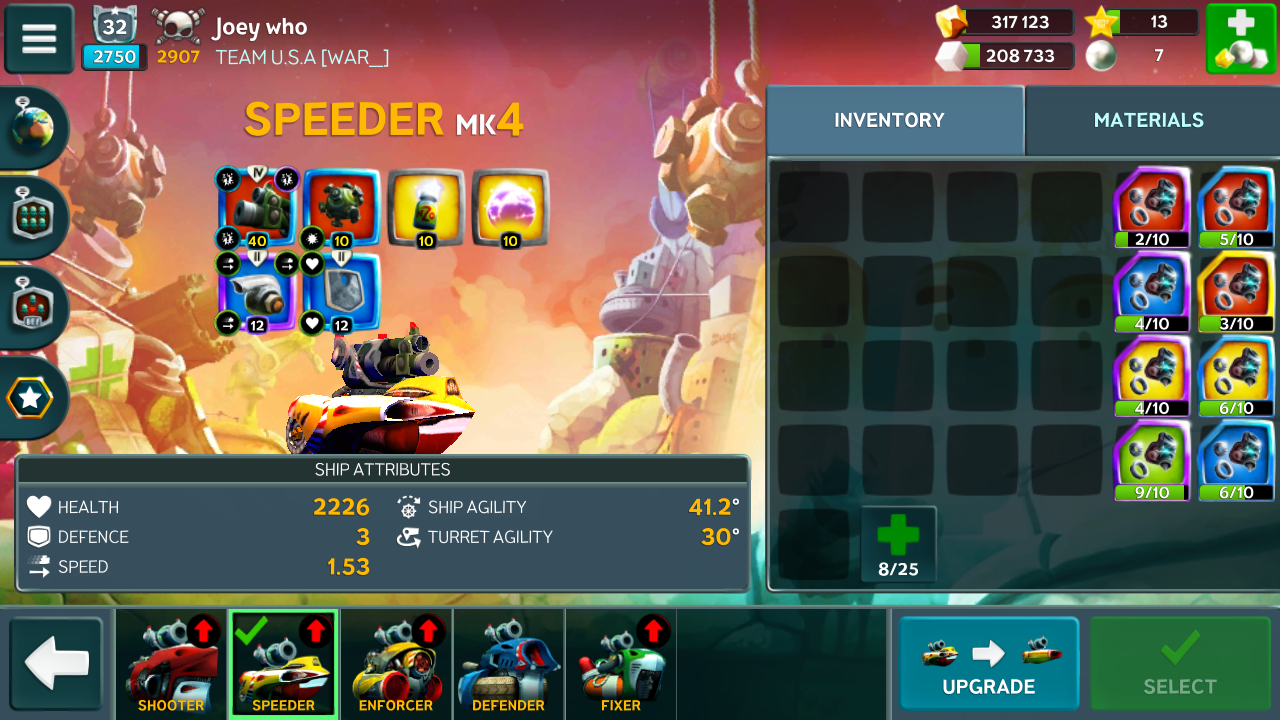The width and height of the screenshot is (1280, 720).
Task: Tap the Speeder ship tile
Action: [x=283, y=664]
